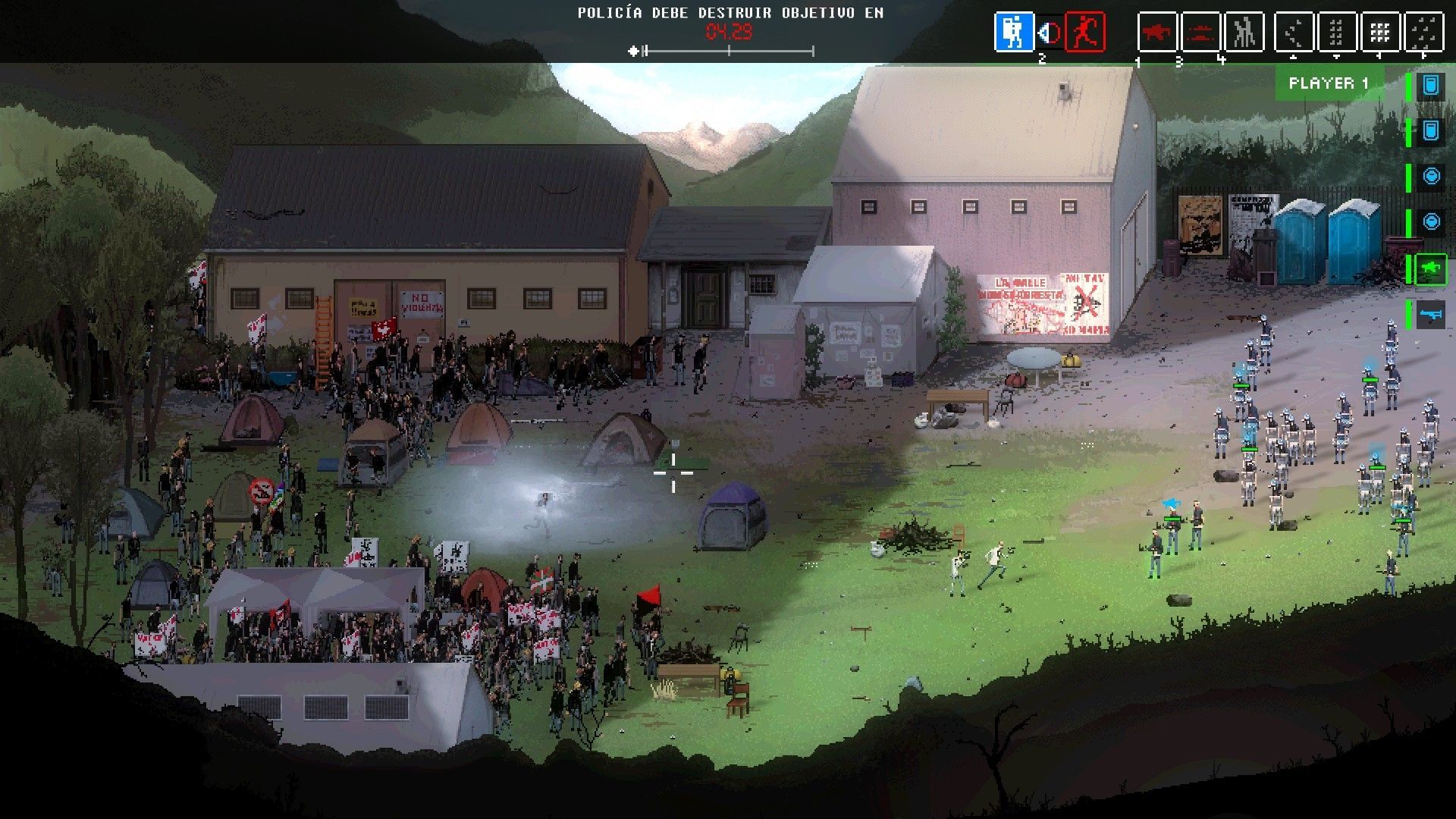Choose the arc-shaped formation
The height and width of the screenshot is (819, 1456).
tap(1294, 33)
